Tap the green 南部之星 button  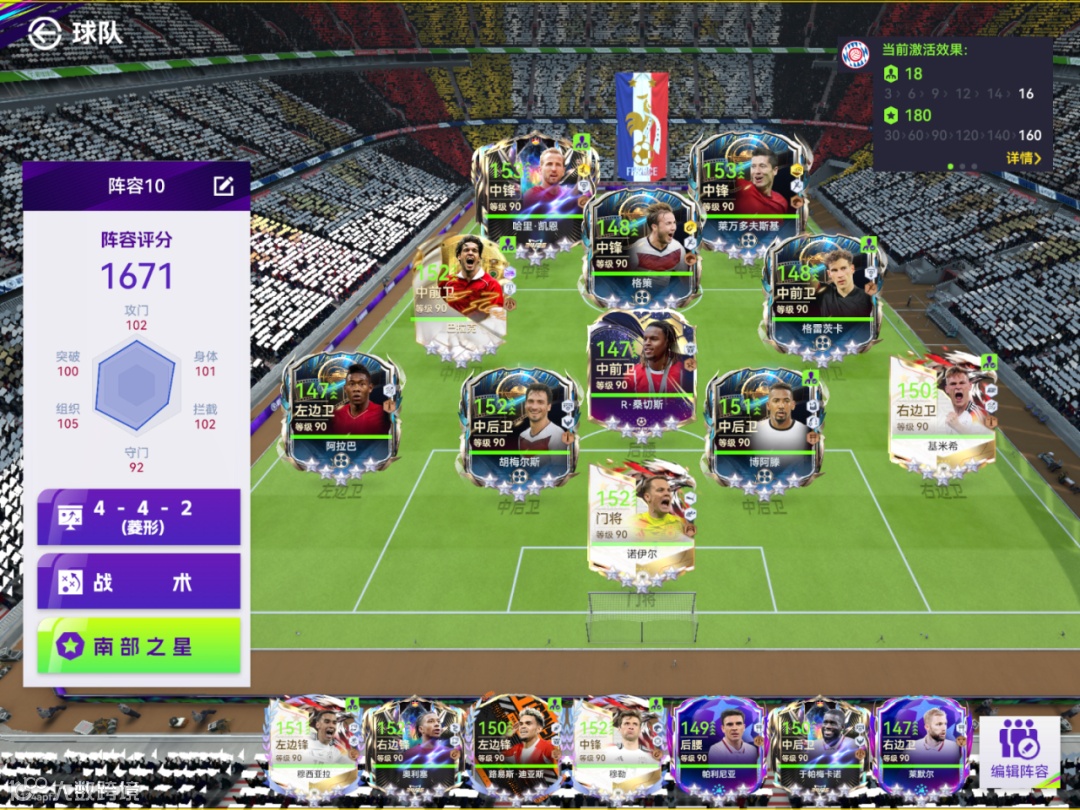pos(139,646)
